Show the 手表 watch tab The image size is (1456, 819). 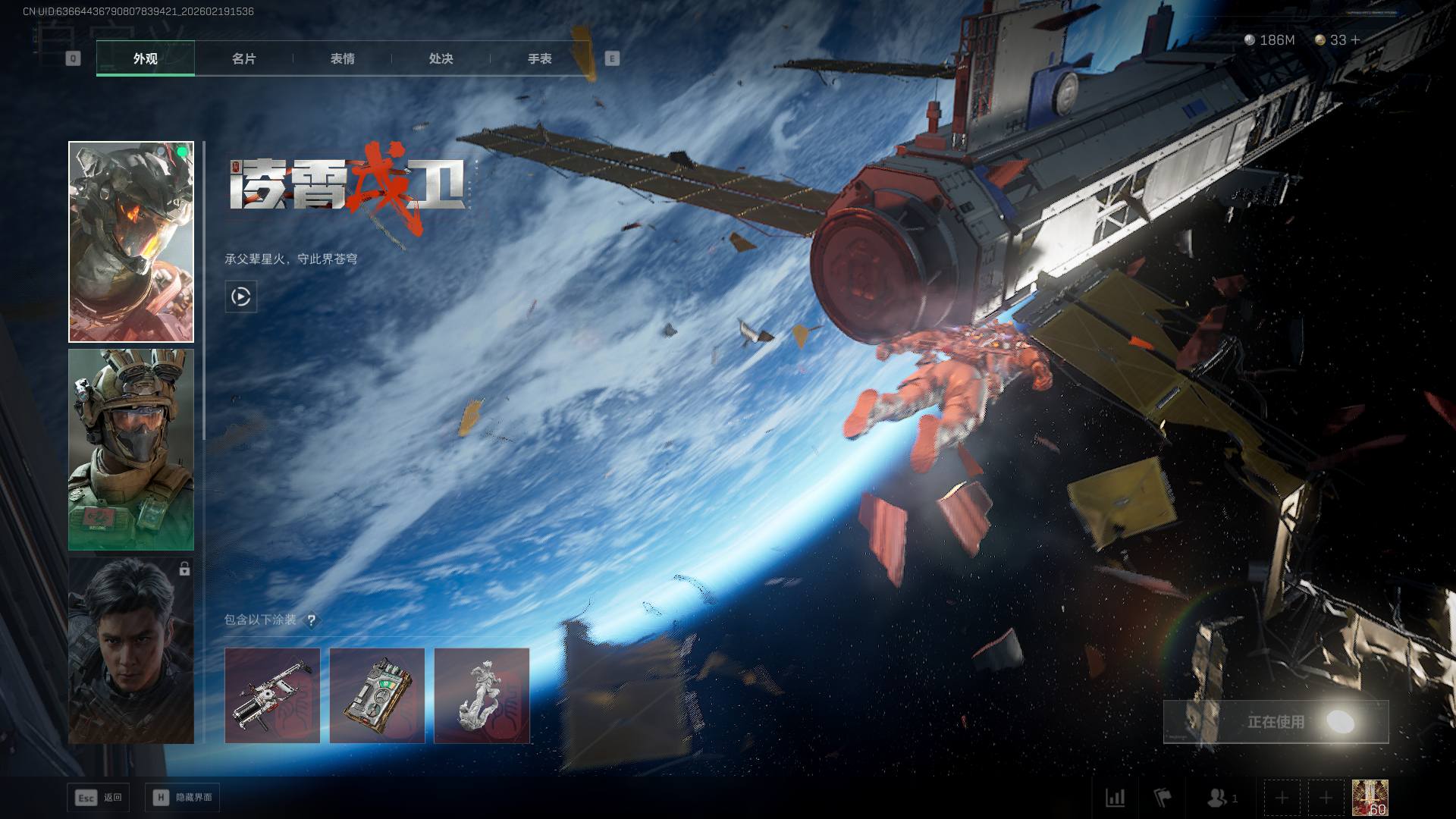coord(539,58)
